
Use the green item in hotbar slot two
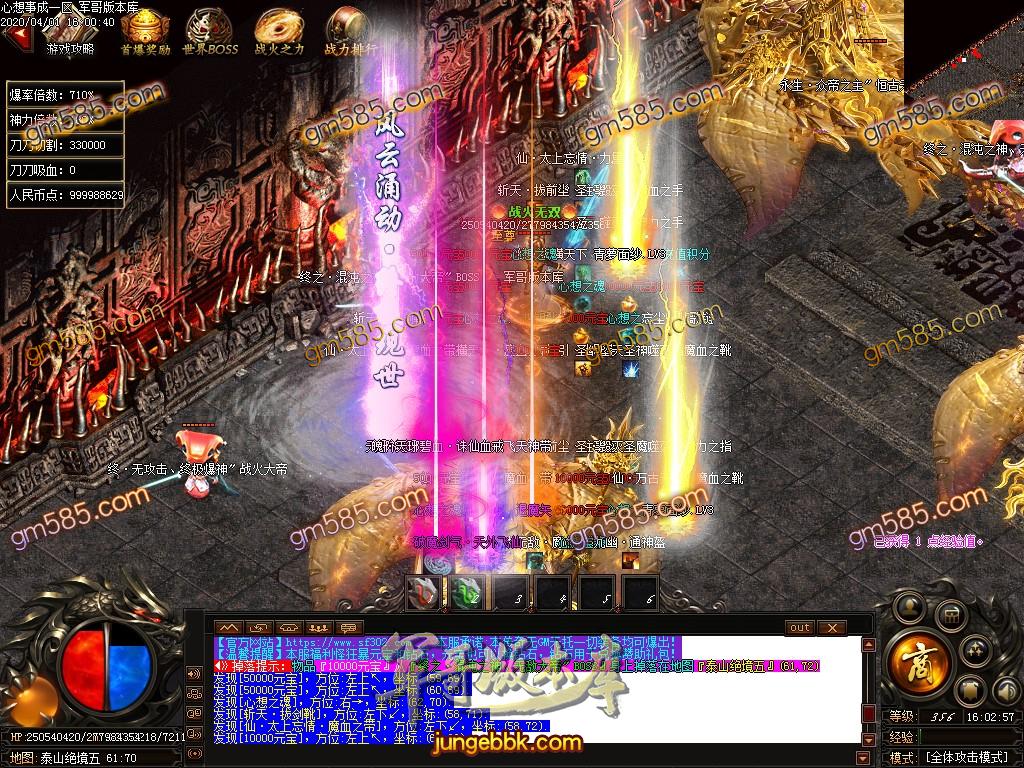pos(467,594)
